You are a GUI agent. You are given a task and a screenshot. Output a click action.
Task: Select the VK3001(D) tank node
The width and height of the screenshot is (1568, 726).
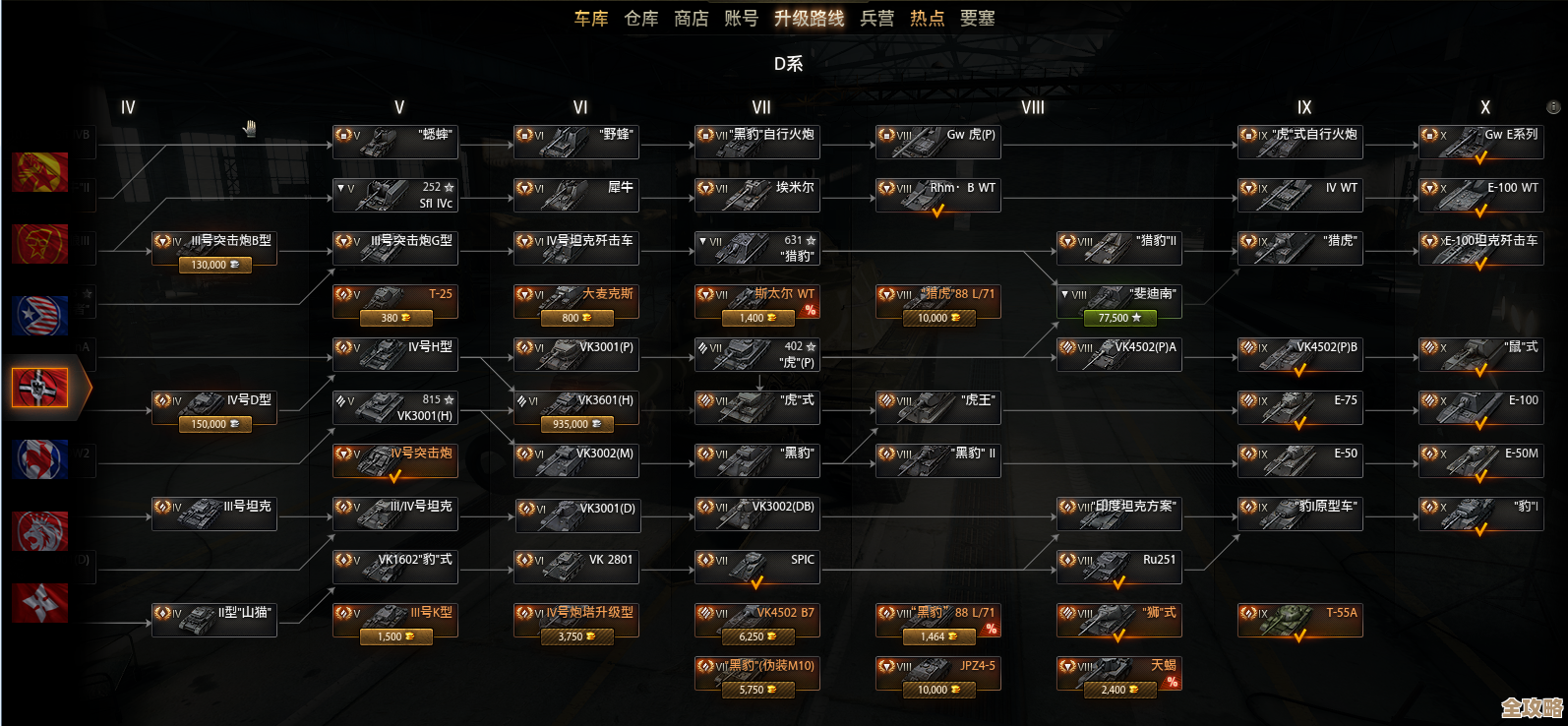coord(575,513)
